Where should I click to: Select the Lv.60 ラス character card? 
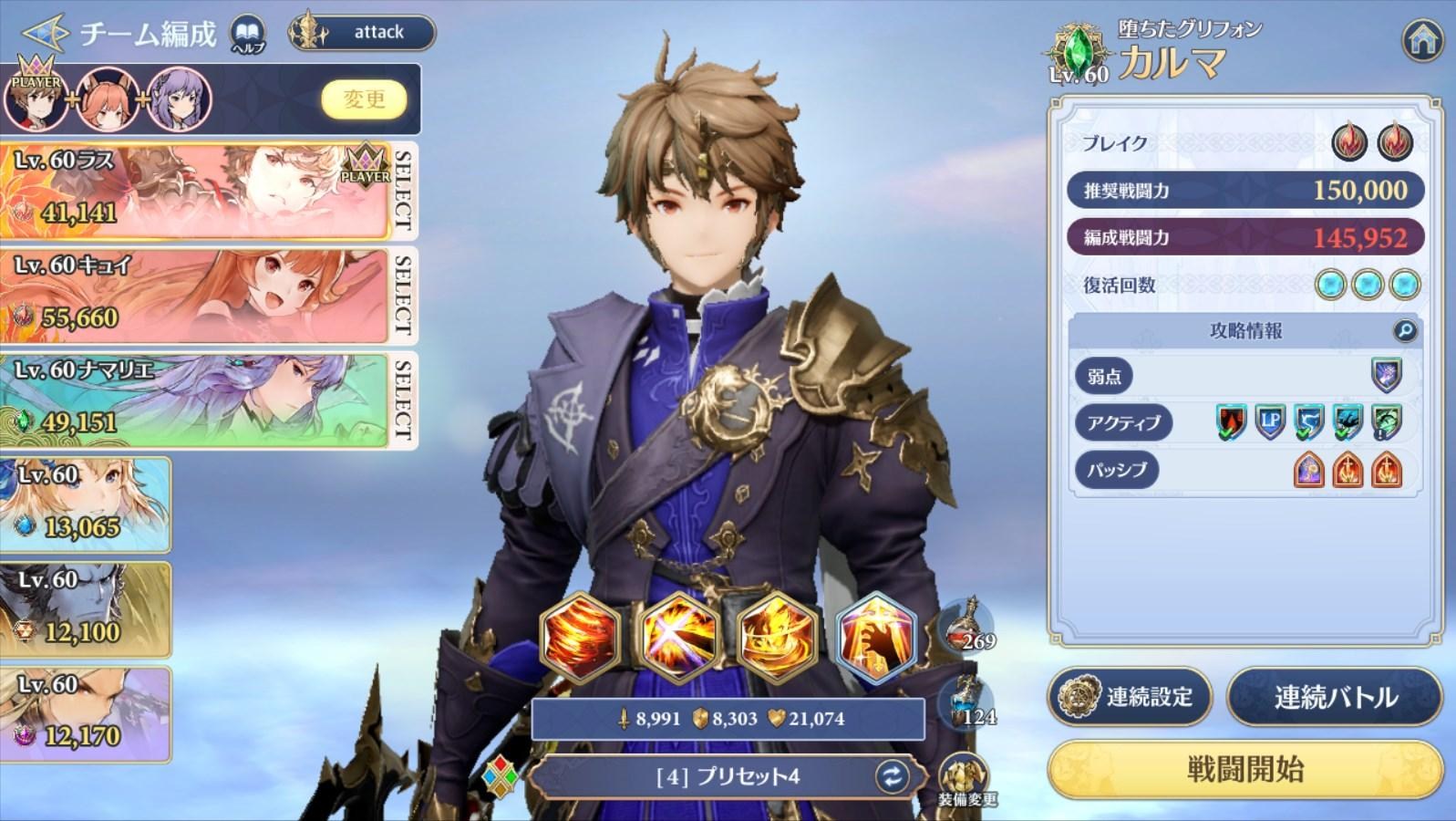pyautogui.click(x=196, y=189)
